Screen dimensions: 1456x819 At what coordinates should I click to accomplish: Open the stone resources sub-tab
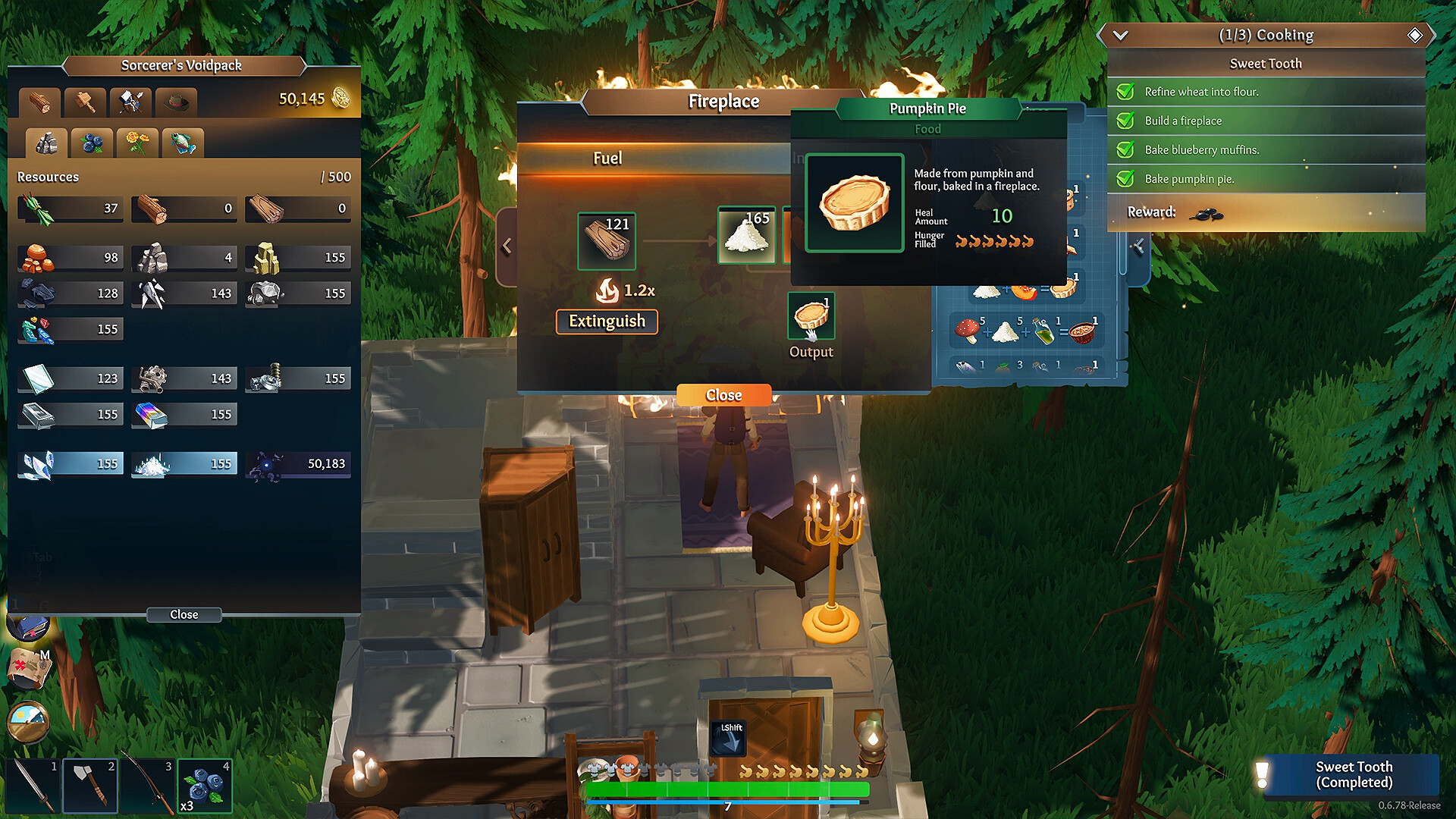[45, 142]
